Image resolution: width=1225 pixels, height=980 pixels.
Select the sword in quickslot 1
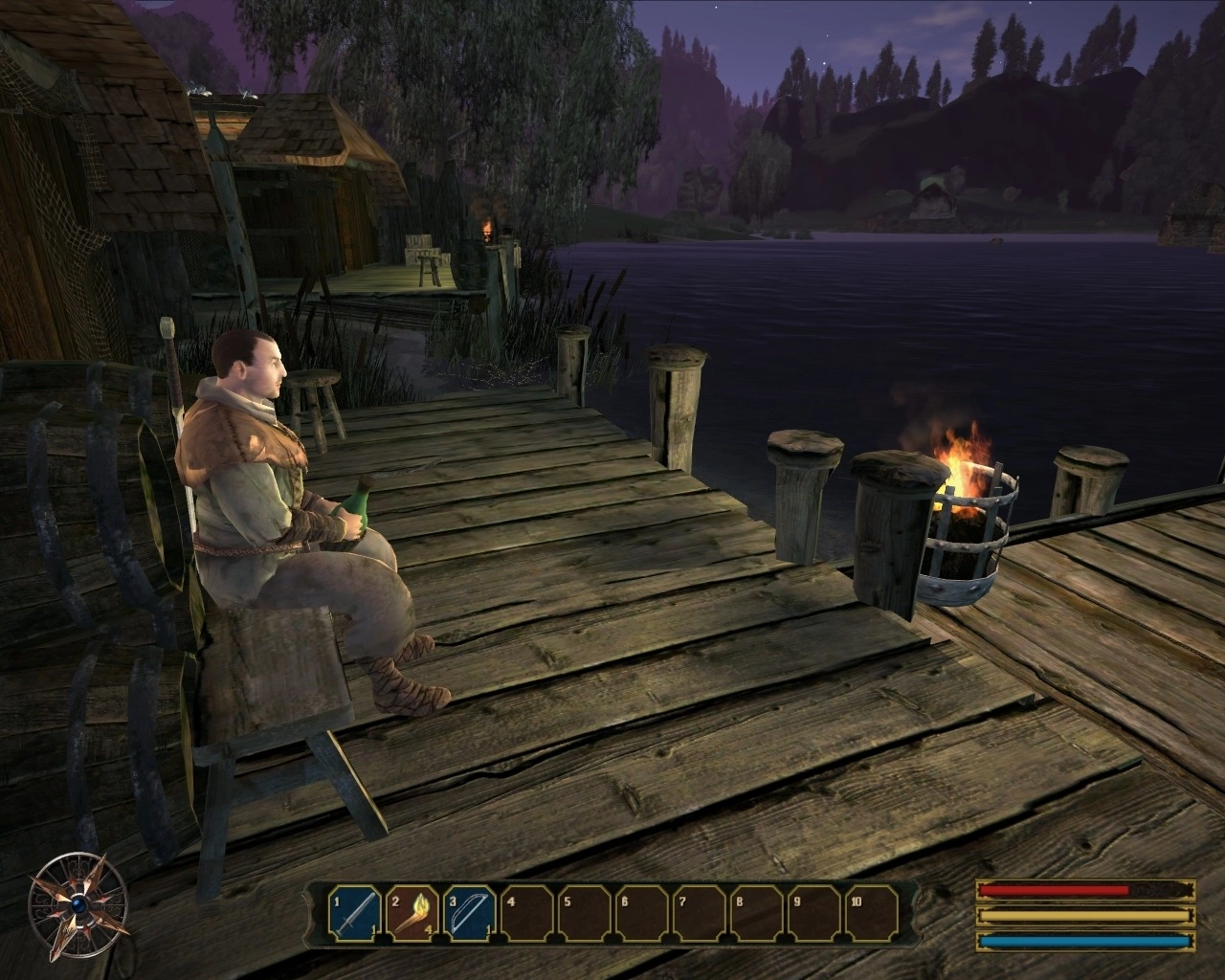[355, 916]
